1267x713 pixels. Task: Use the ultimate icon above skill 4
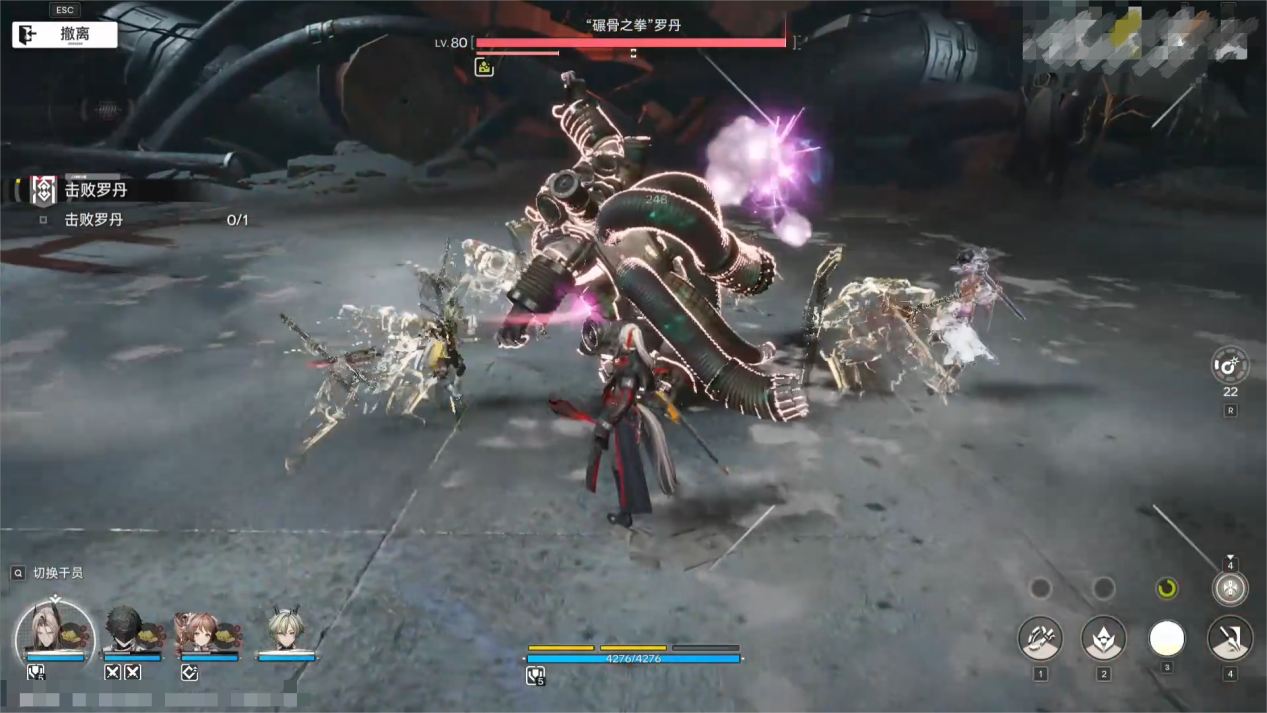coord(1230,588)
